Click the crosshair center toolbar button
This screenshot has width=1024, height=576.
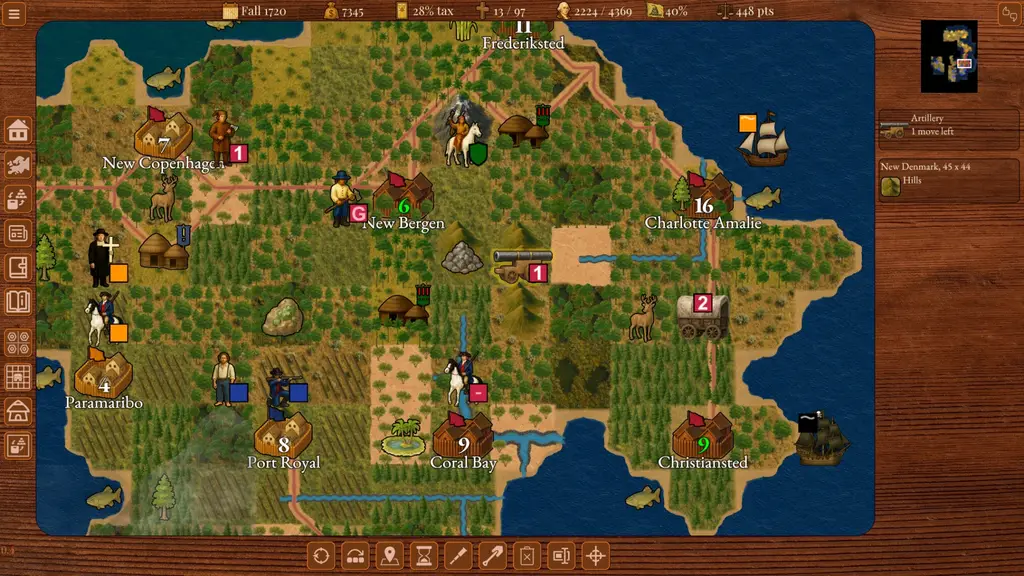coord(595,555)
